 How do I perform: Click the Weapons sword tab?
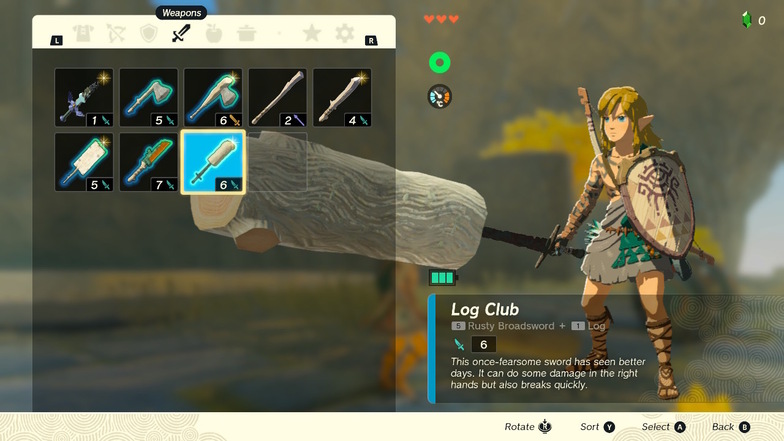tap(181, 34)
